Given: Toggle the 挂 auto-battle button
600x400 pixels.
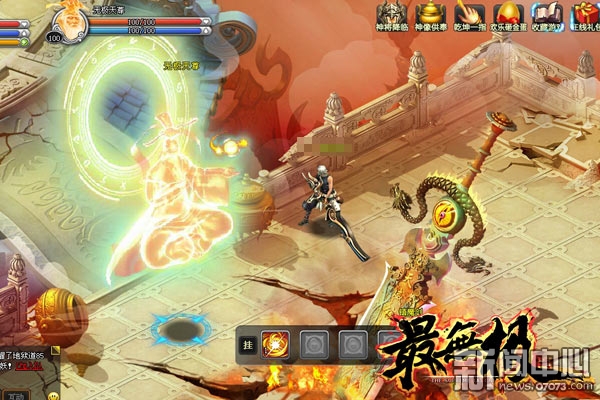Looking at the screenshot, I should click(248, 347).
